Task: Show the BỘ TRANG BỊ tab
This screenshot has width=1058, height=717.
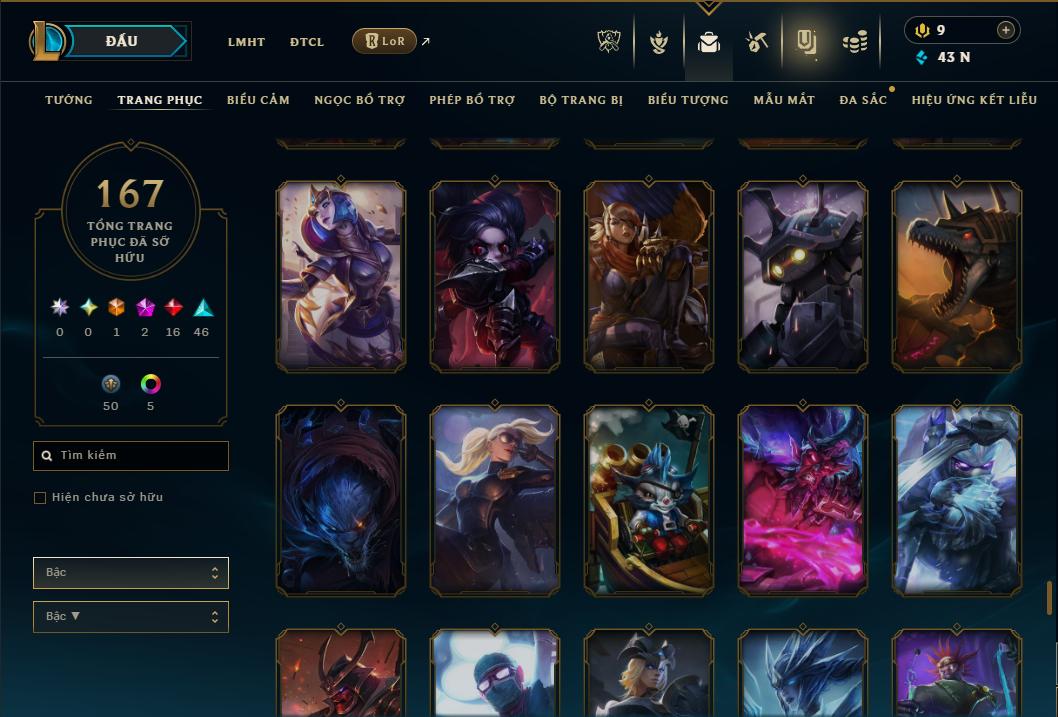Action: pyautogui.click(x=581, y=100)
